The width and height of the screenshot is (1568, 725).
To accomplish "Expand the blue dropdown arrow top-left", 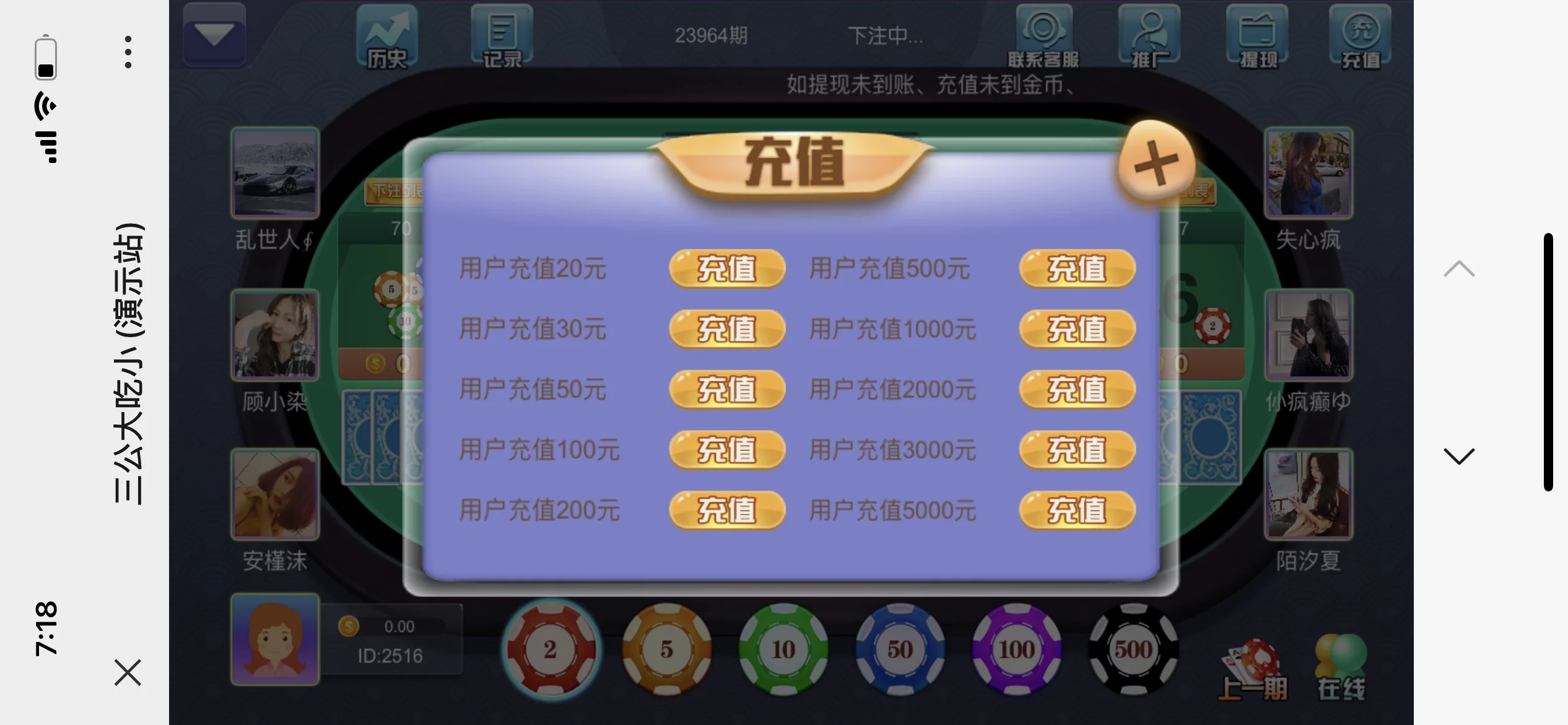I will 214,34.
